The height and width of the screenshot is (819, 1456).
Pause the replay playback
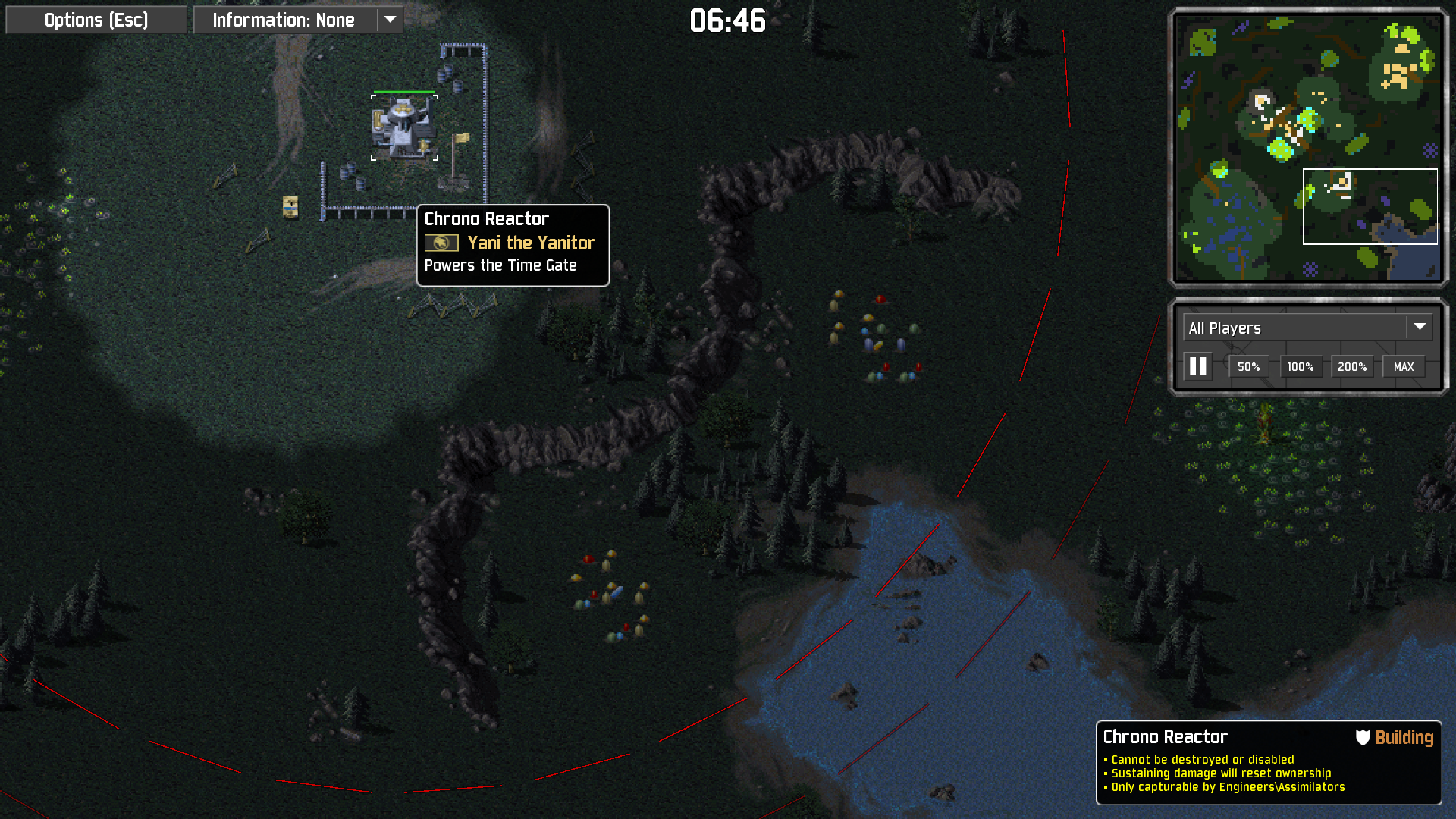tap(1198, 367)
